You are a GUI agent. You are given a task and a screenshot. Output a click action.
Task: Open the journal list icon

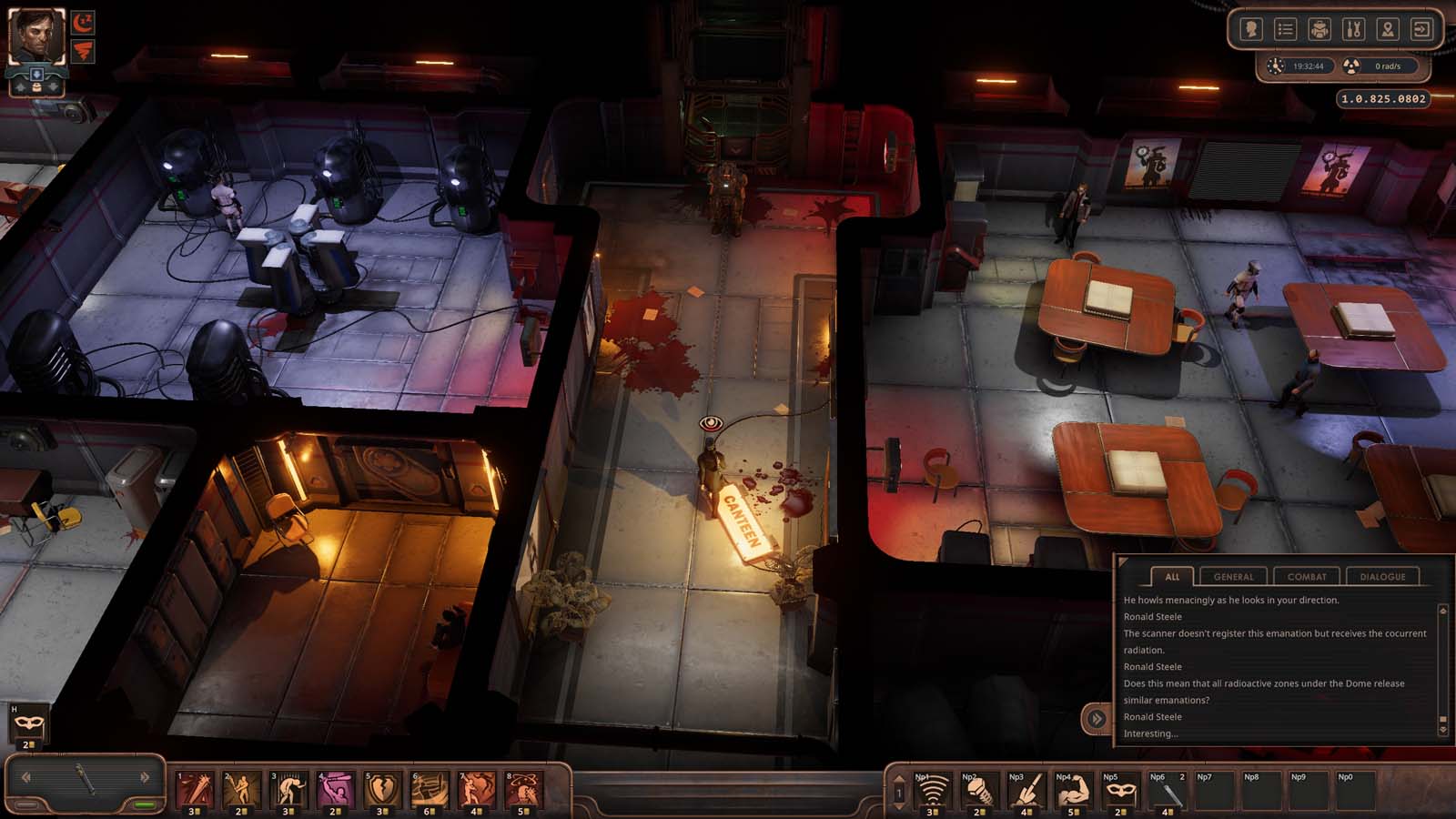pyautogui.click(x=1286, y=30)
